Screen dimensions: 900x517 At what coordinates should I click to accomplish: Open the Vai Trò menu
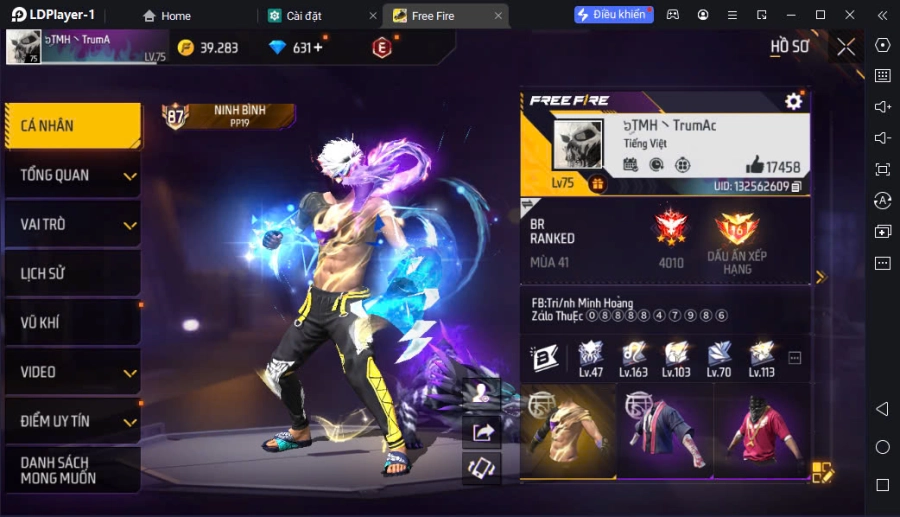click(70, 224)
